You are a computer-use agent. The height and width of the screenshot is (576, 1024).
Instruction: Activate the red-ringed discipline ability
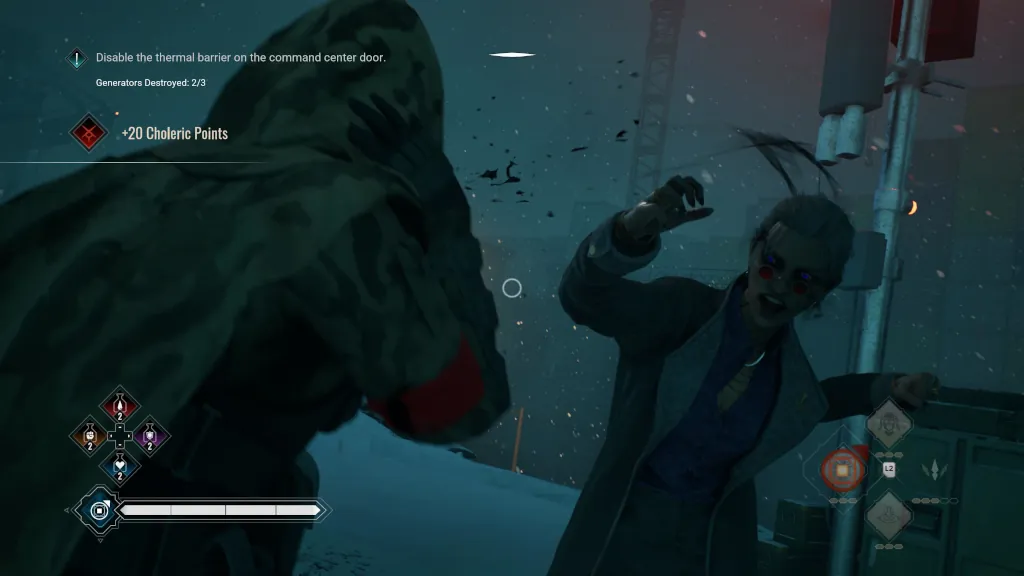click(x=842, y=468)
